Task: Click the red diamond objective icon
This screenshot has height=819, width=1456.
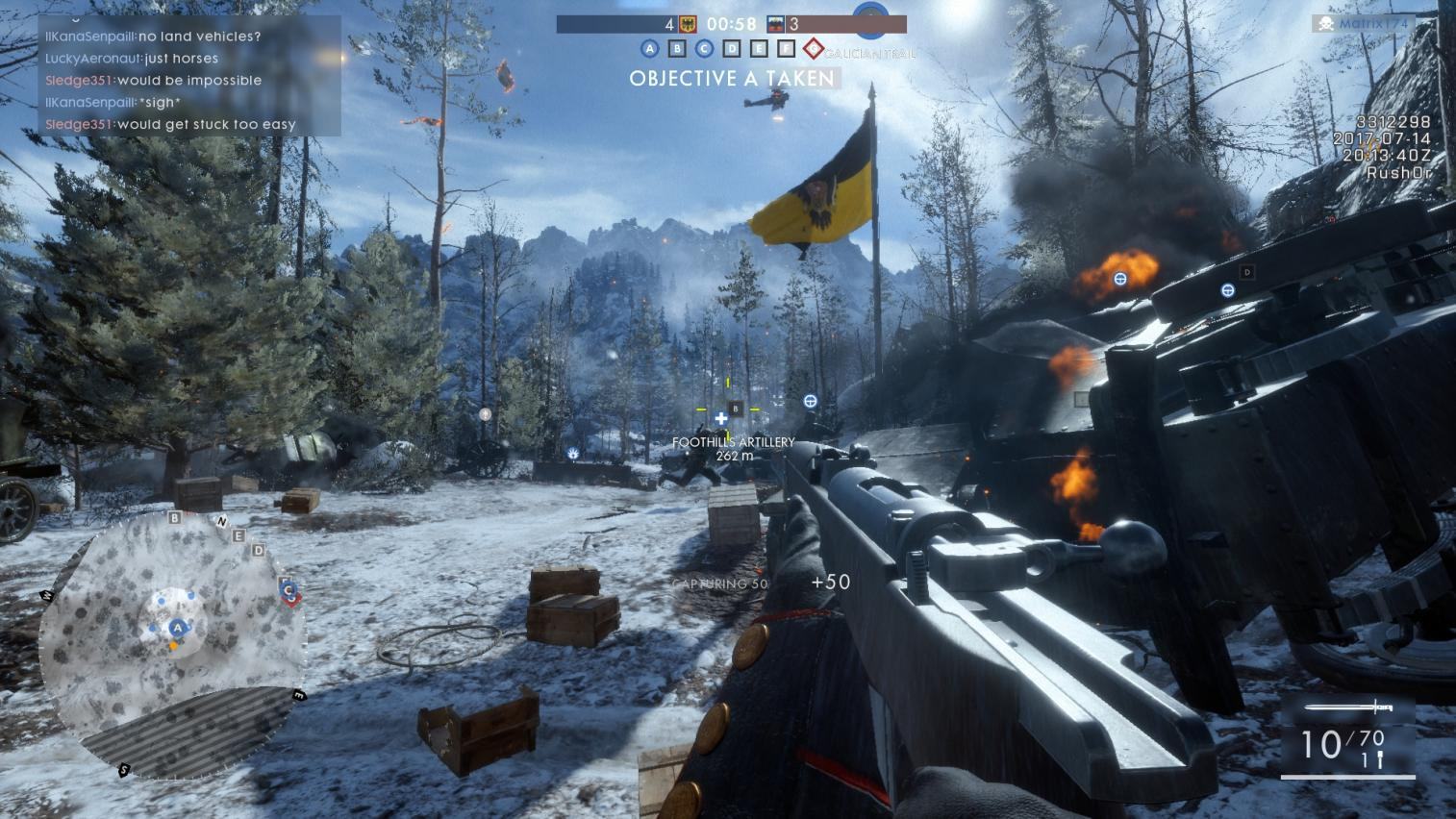Action: click(814, 48)
